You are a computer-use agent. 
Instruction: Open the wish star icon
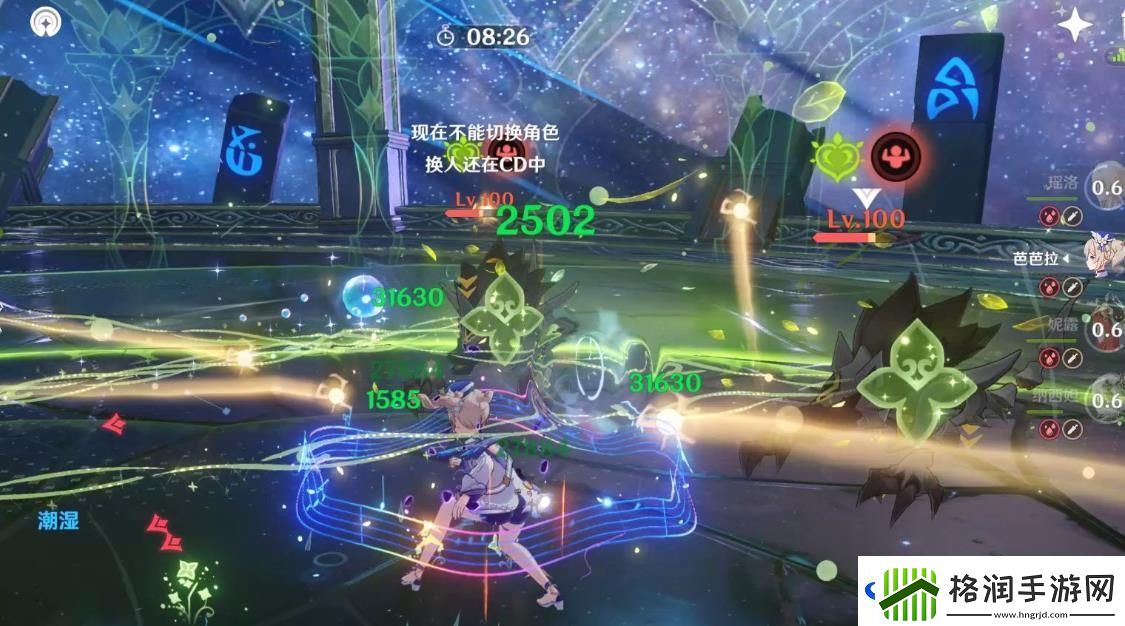pos(1075,24)
